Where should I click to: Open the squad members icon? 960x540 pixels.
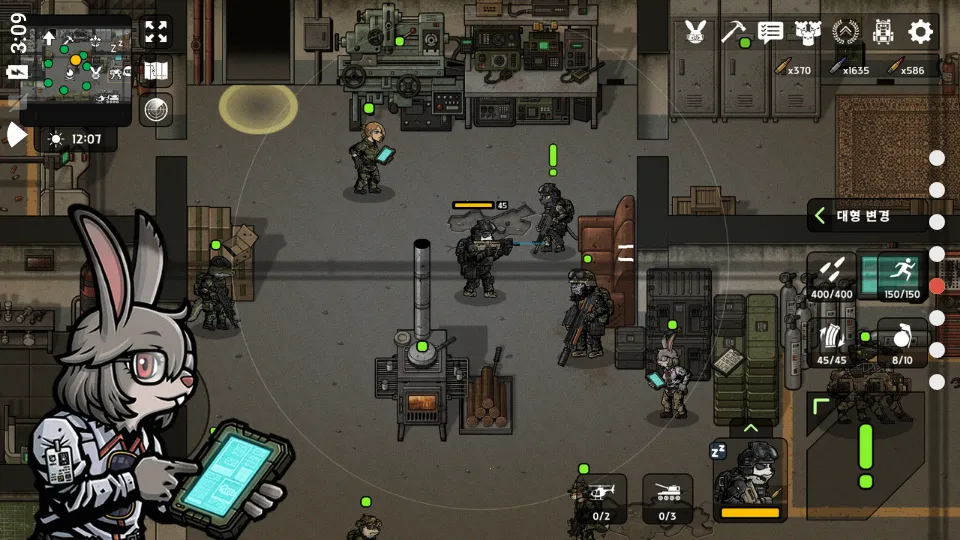808,32
